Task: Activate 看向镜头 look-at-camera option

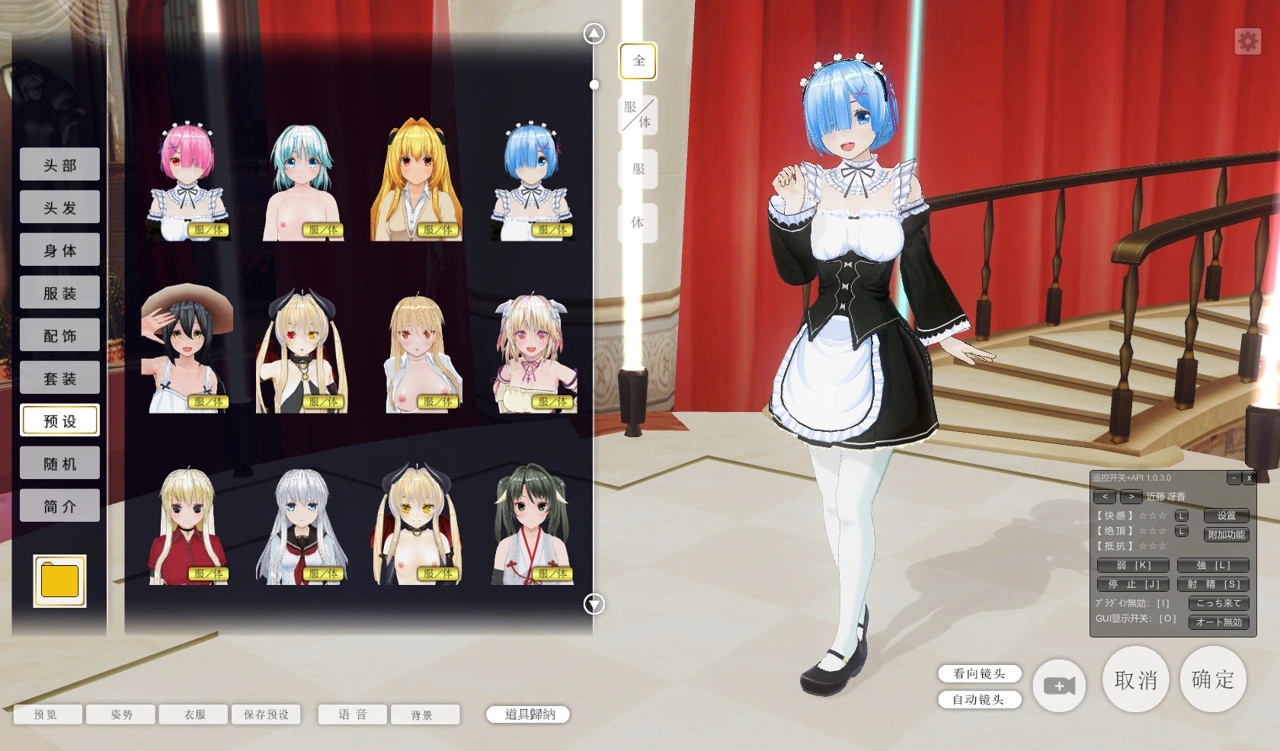Action: [980, 674]
